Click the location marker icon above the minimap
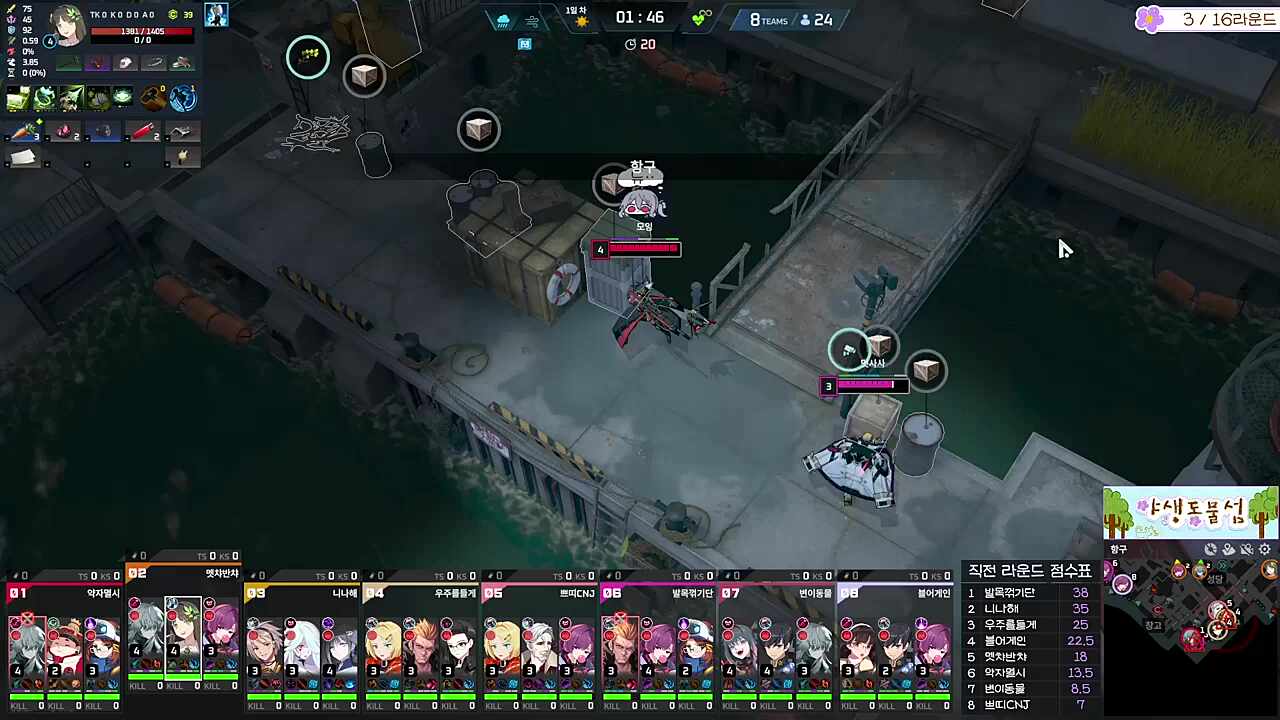 tap(1227, 549)
